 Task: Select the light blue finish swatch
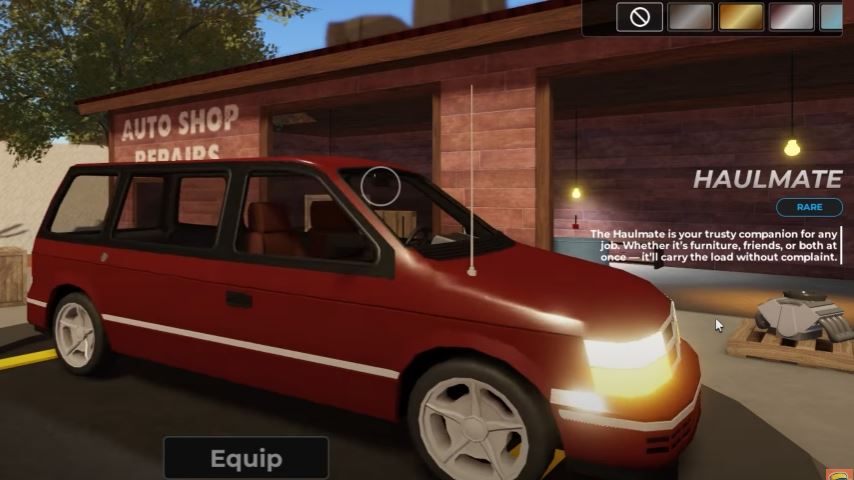(832, 17)
